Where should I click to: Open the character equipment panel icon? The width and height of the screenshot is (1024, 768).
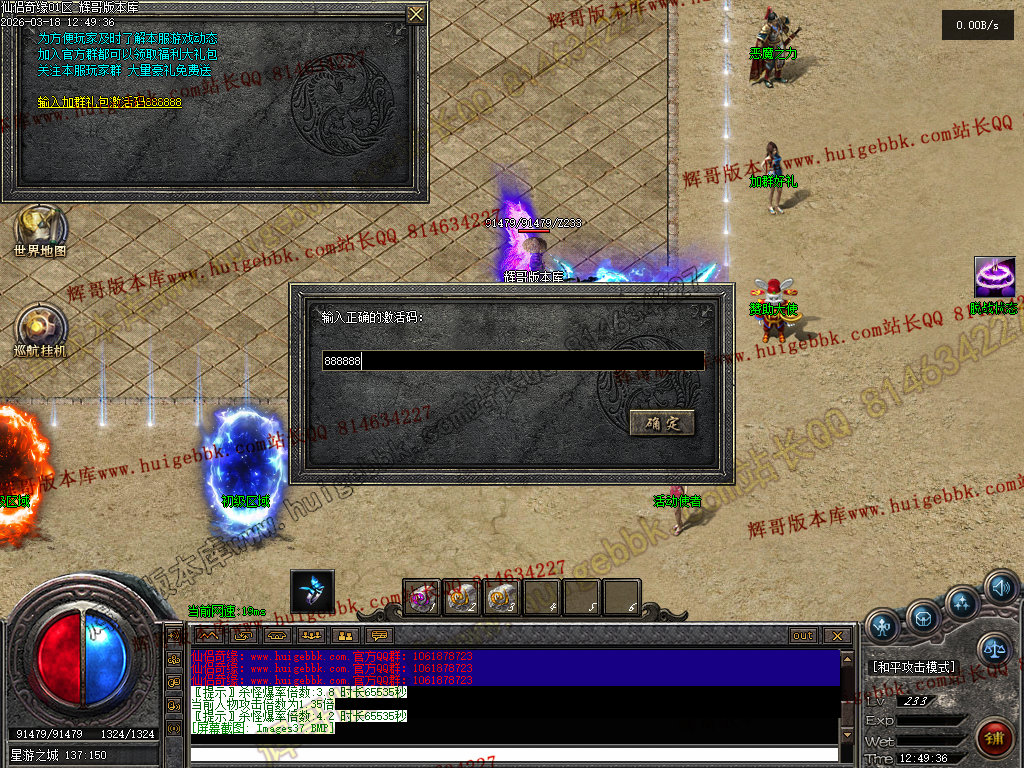tap(882, 626)
